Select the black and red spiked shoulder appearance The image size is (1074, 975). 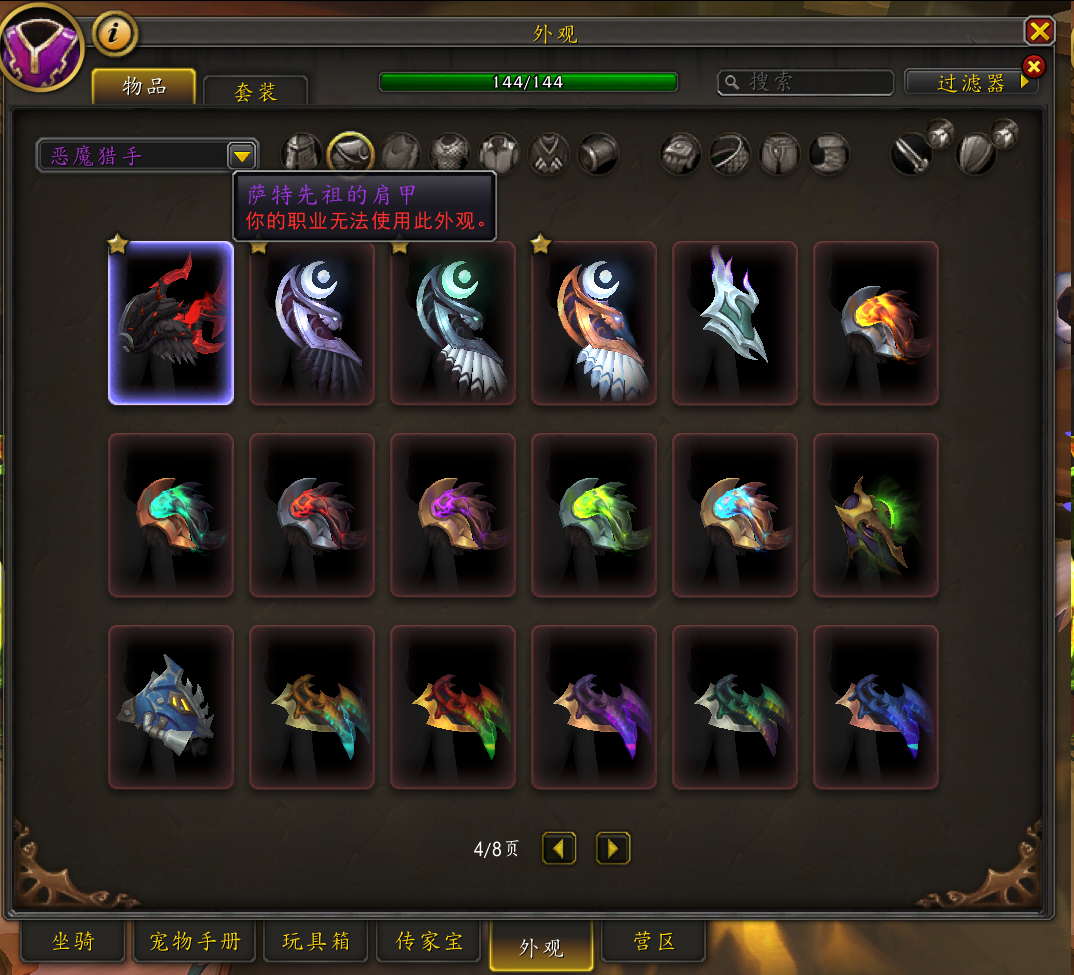click(x=171, y=323)
